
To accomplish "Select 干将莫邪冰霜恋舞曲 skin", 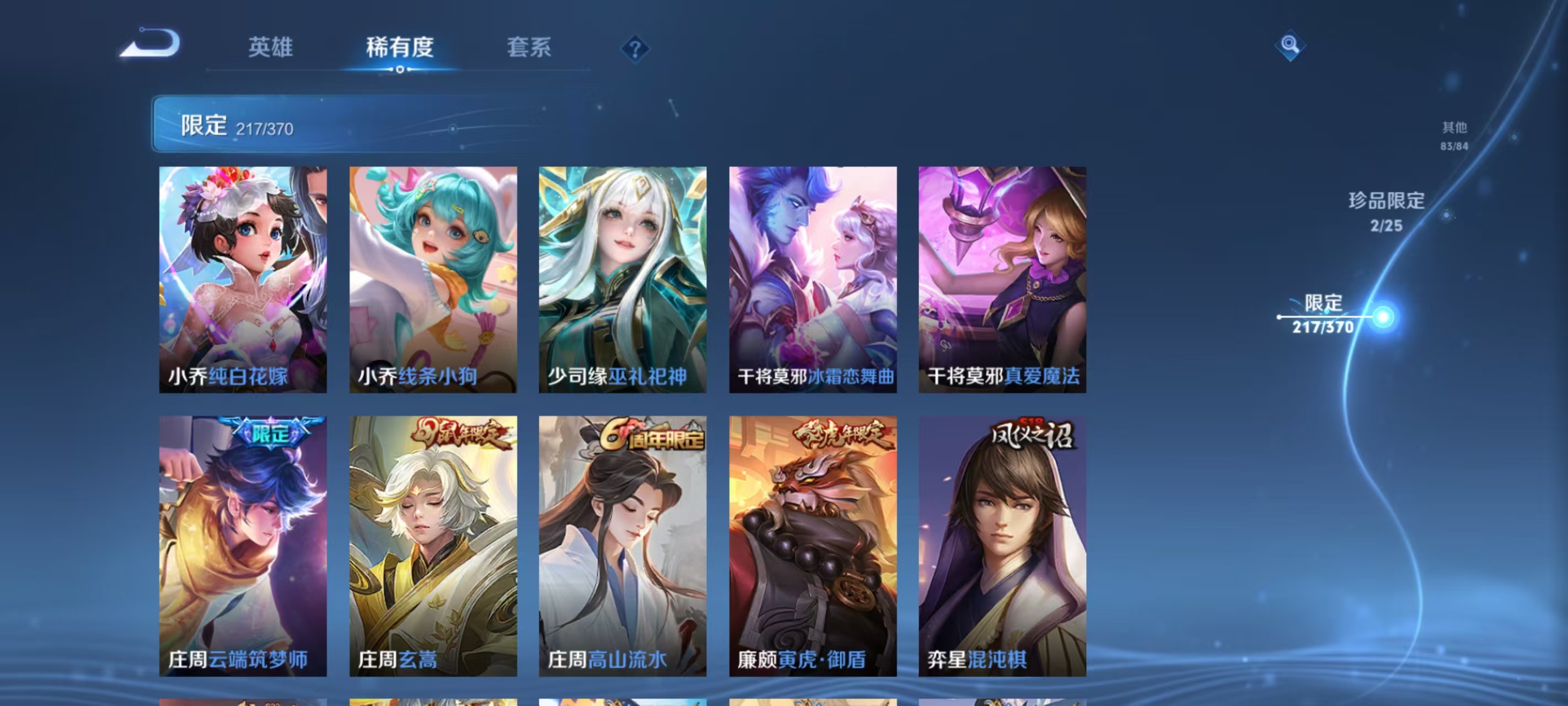I will [815, 280].
